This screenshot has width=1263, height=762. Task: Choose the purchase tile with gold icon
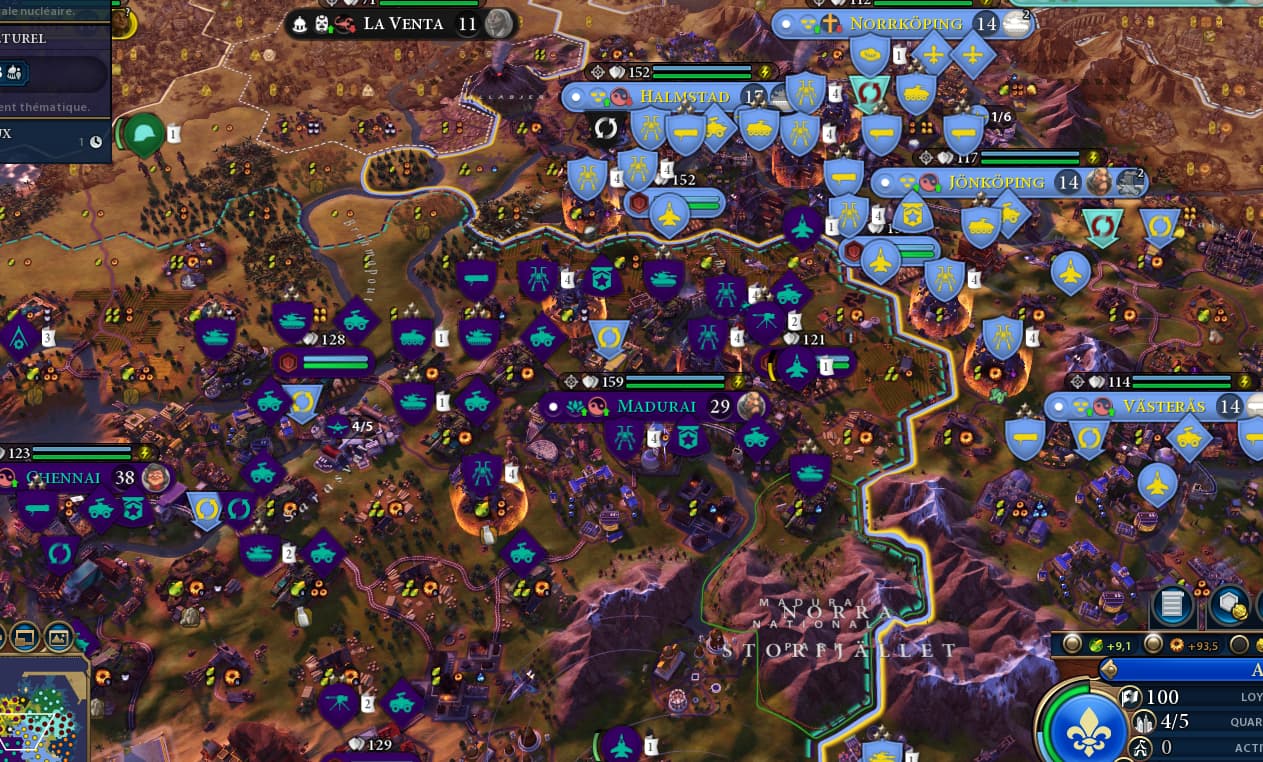click(1228, 604)
